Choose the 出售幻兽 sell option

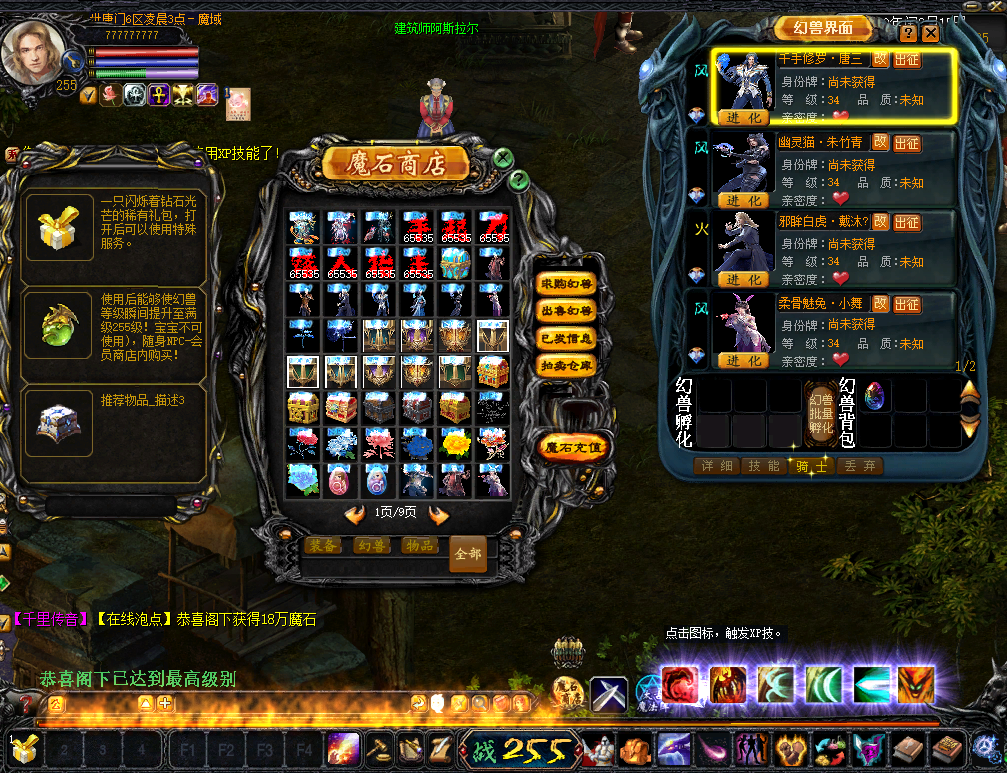(565, 312)
